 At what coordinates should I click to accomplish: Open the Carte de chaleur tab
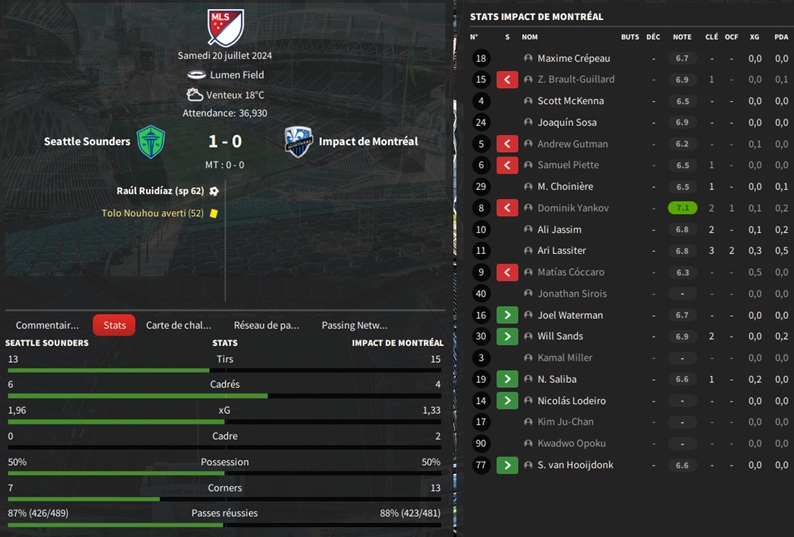179,325
